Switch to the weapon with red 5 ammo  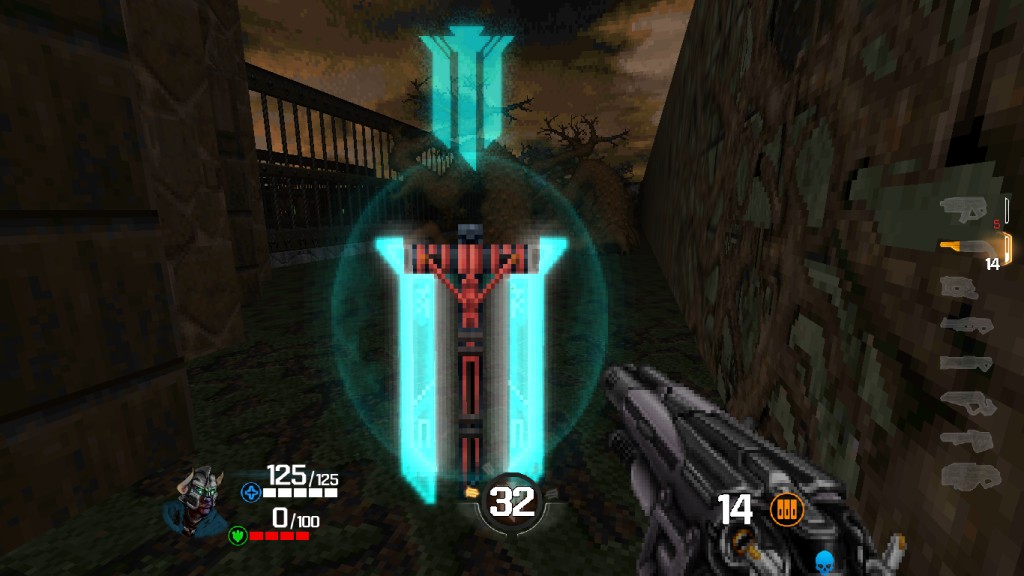tap(966, 208)
